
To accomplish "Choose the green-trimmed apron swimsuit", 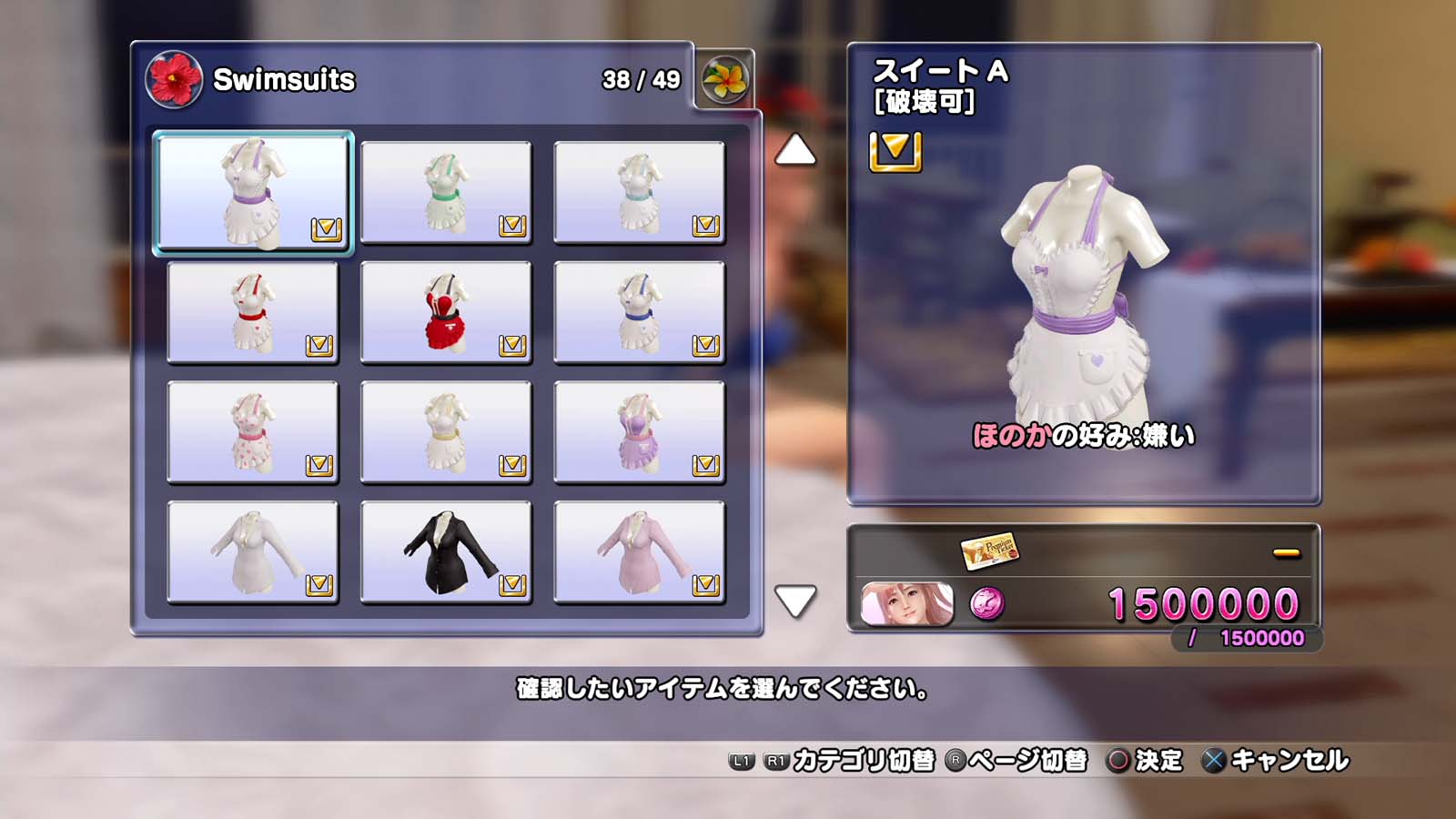I will pos(446,192).
